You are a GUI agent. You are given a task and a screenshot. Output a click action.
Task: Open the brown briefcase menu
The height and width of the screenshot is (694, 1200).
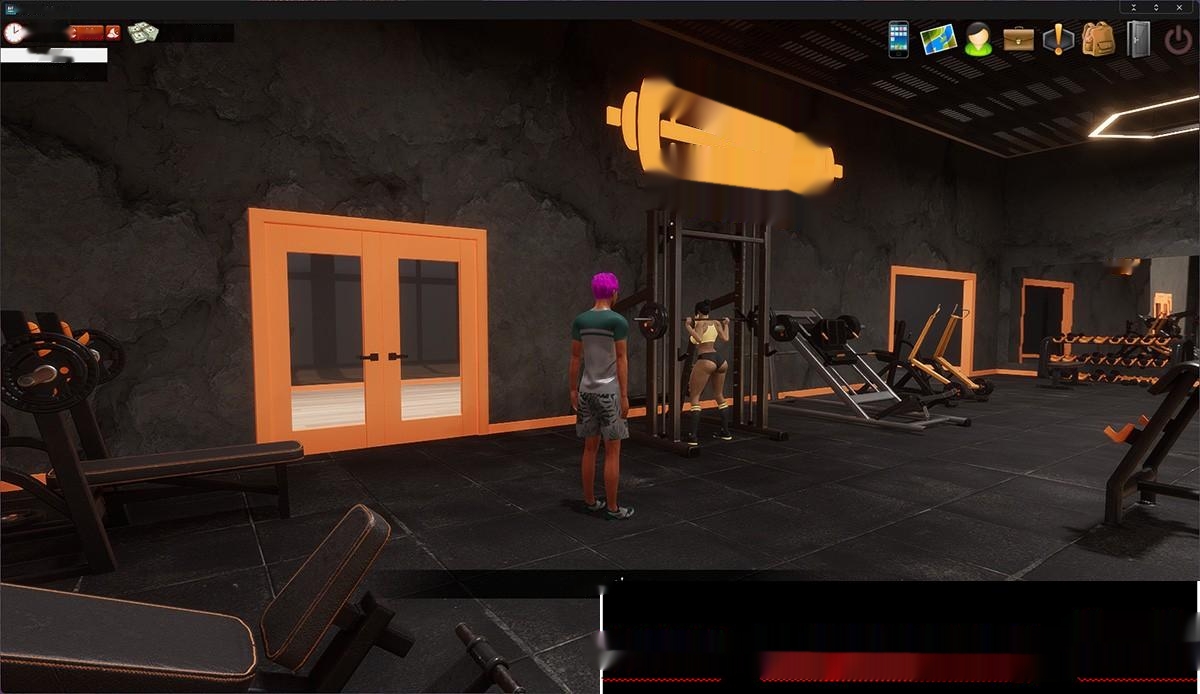point(1018,39)
